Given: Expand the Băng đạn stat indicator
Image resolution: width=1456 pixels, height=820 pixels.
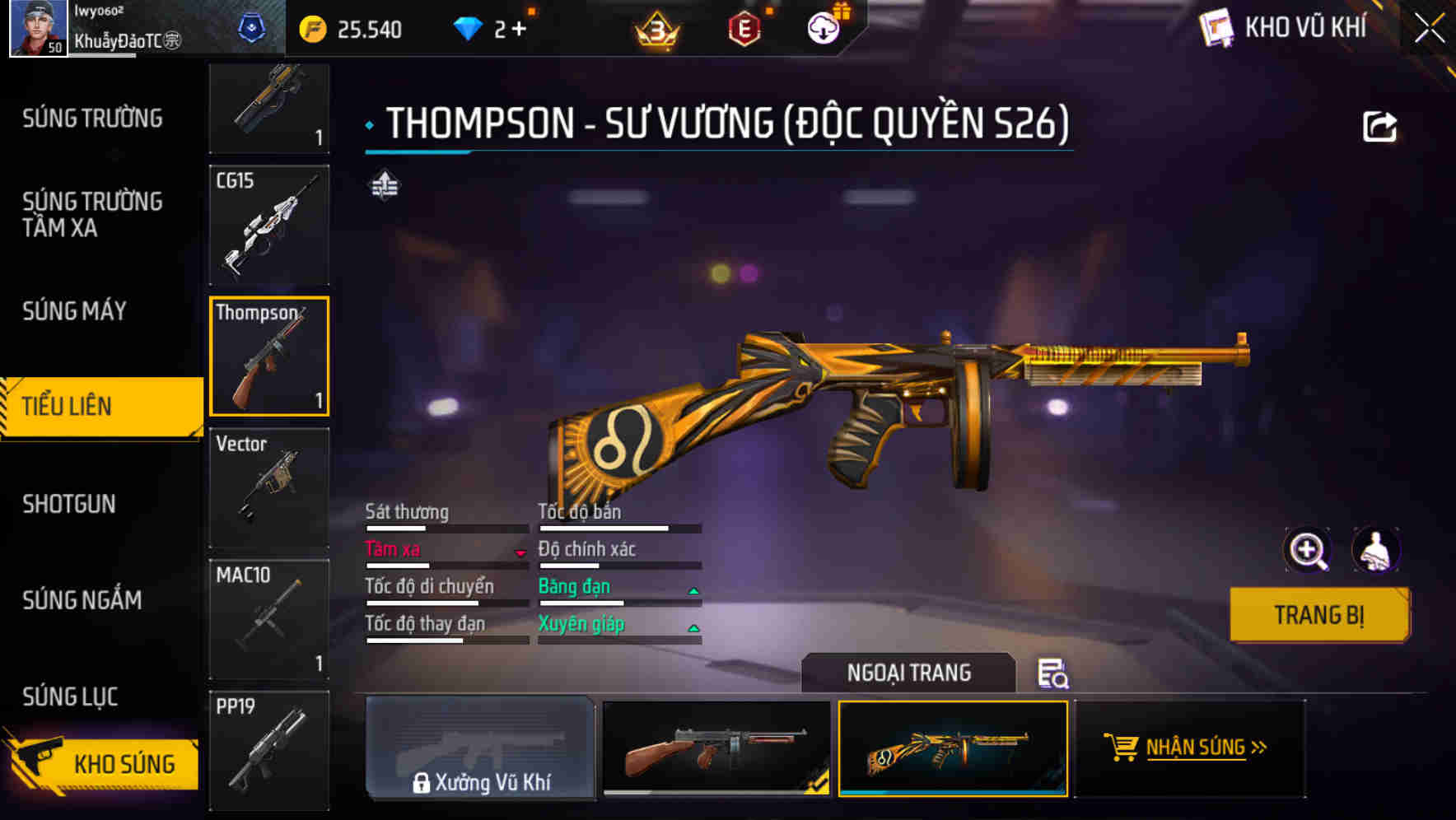Looking at the screenshot, I should pyautogui.click(x=693, y=589).
